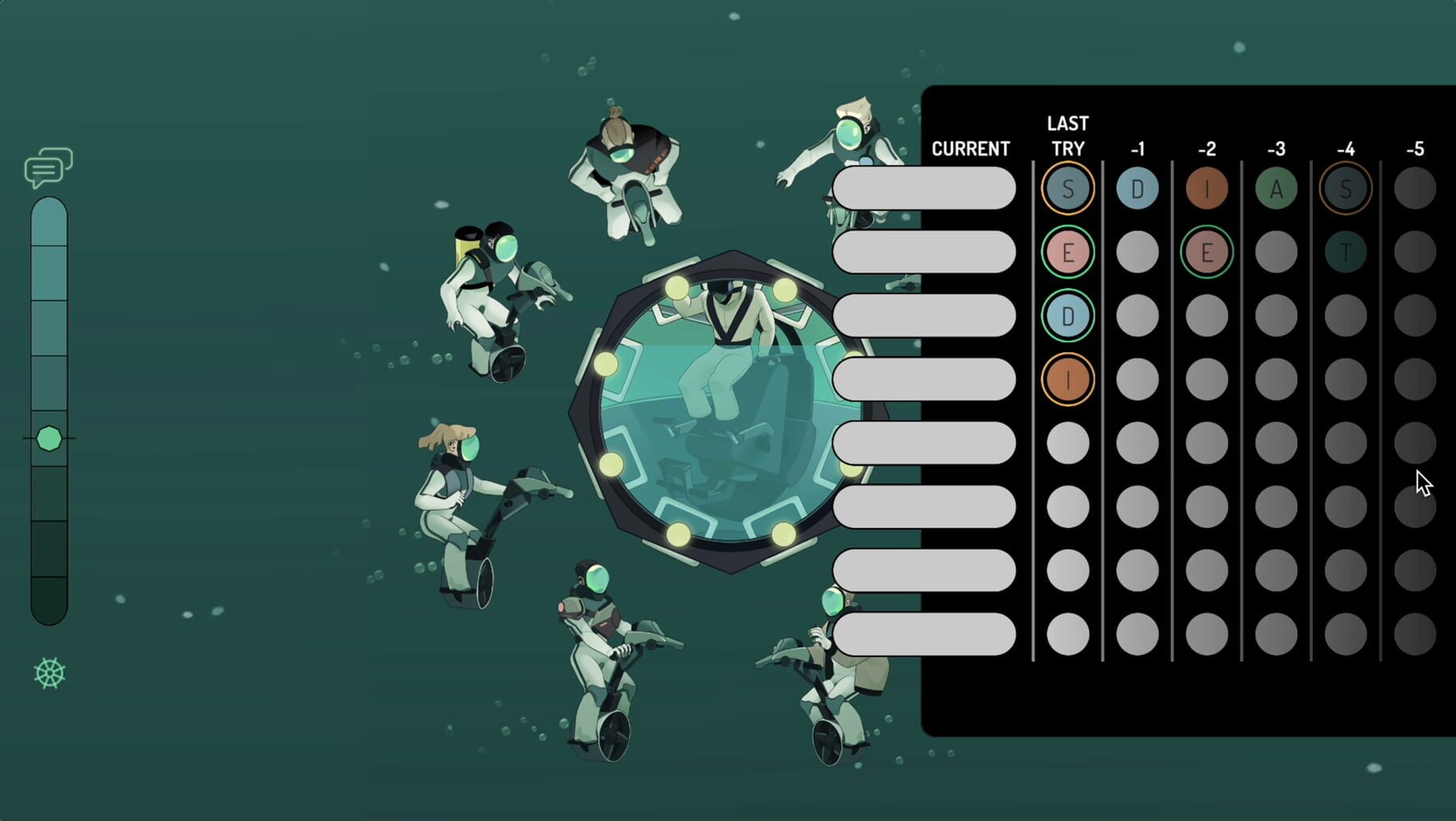Select letter E in the Last Try column
The width and height of the screenshot is (1456, 821).
[x=1067, y=252]
